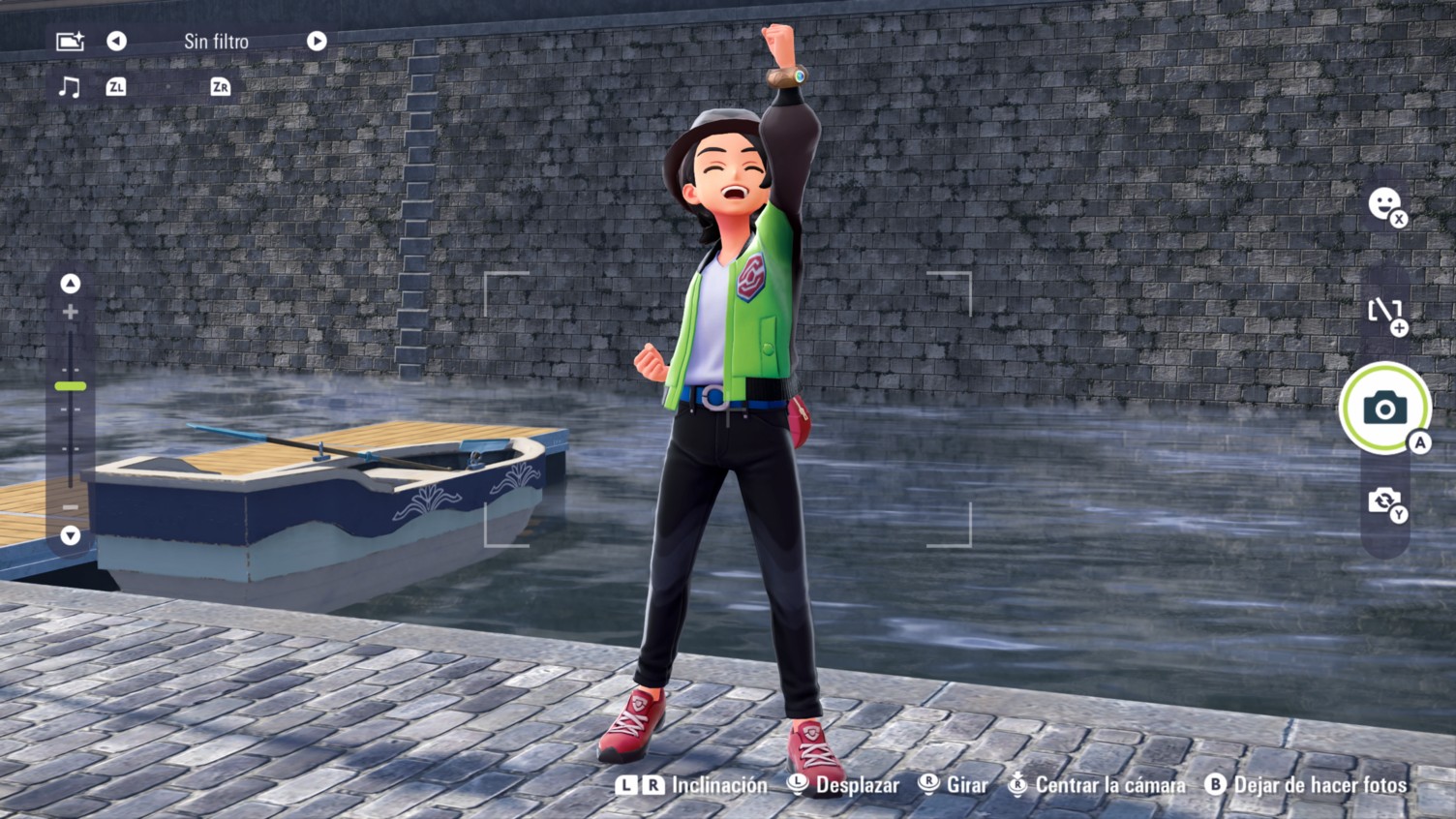
Task: Lower zoom with the down arrow
Action: pos(70,535)
